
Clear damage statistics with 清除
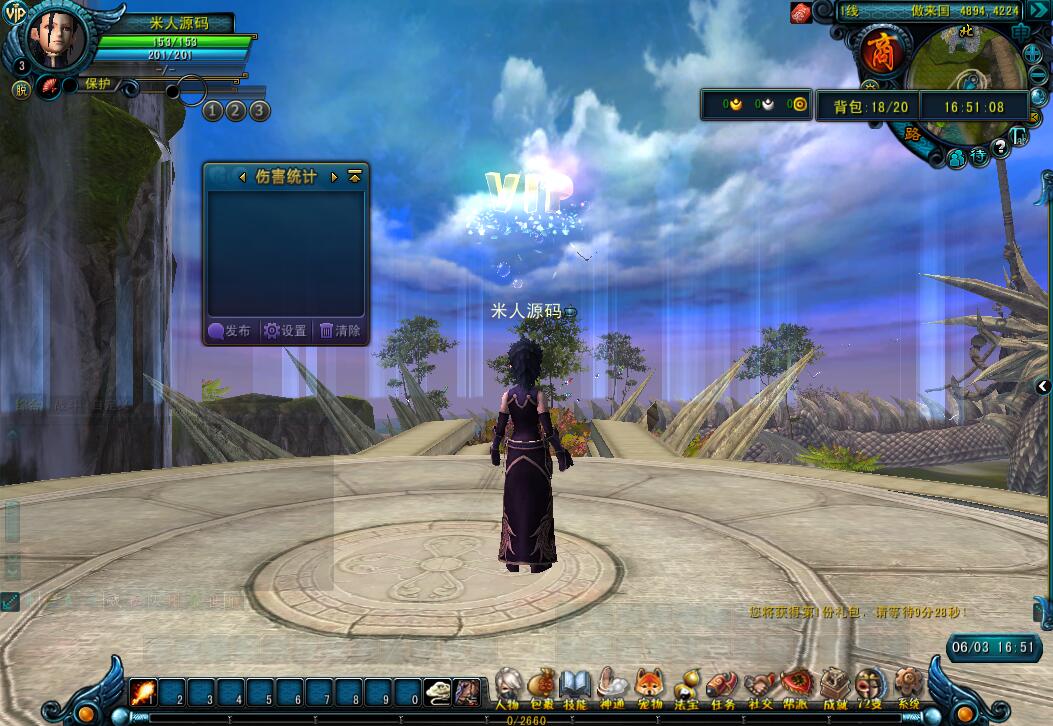pos(340,331)
